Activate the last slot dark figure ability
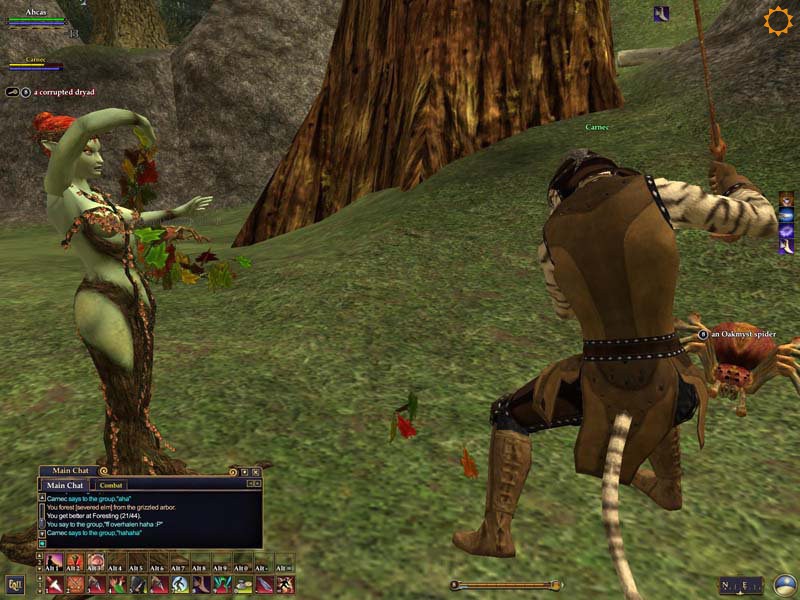Image resolution: width=800 pixels, height=600 pixels. [x=286, y=584]
